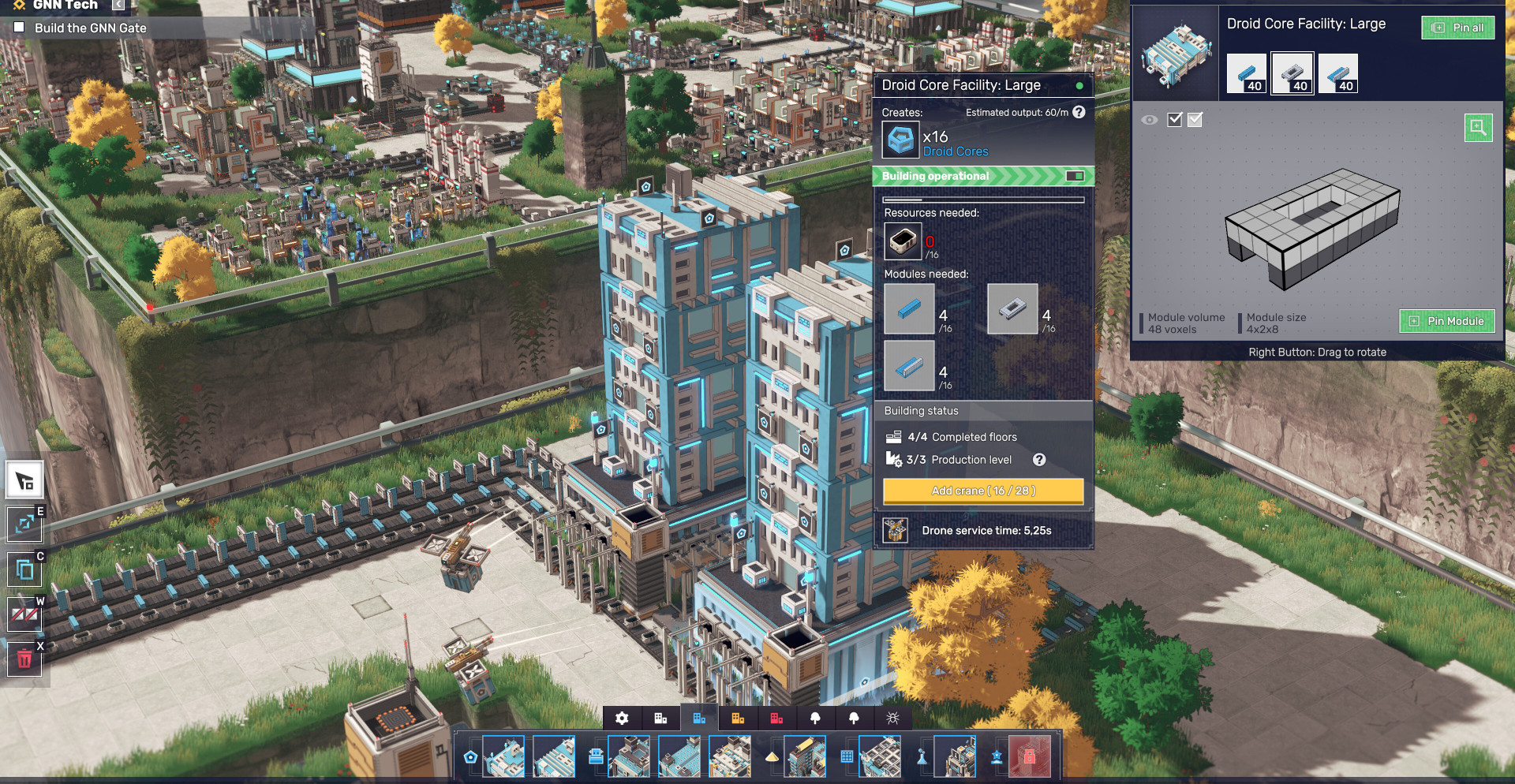Viewport: 1515px width, 784px height.
Task: Switch to the red buildings category tab
Action: (x=776, y=718)
